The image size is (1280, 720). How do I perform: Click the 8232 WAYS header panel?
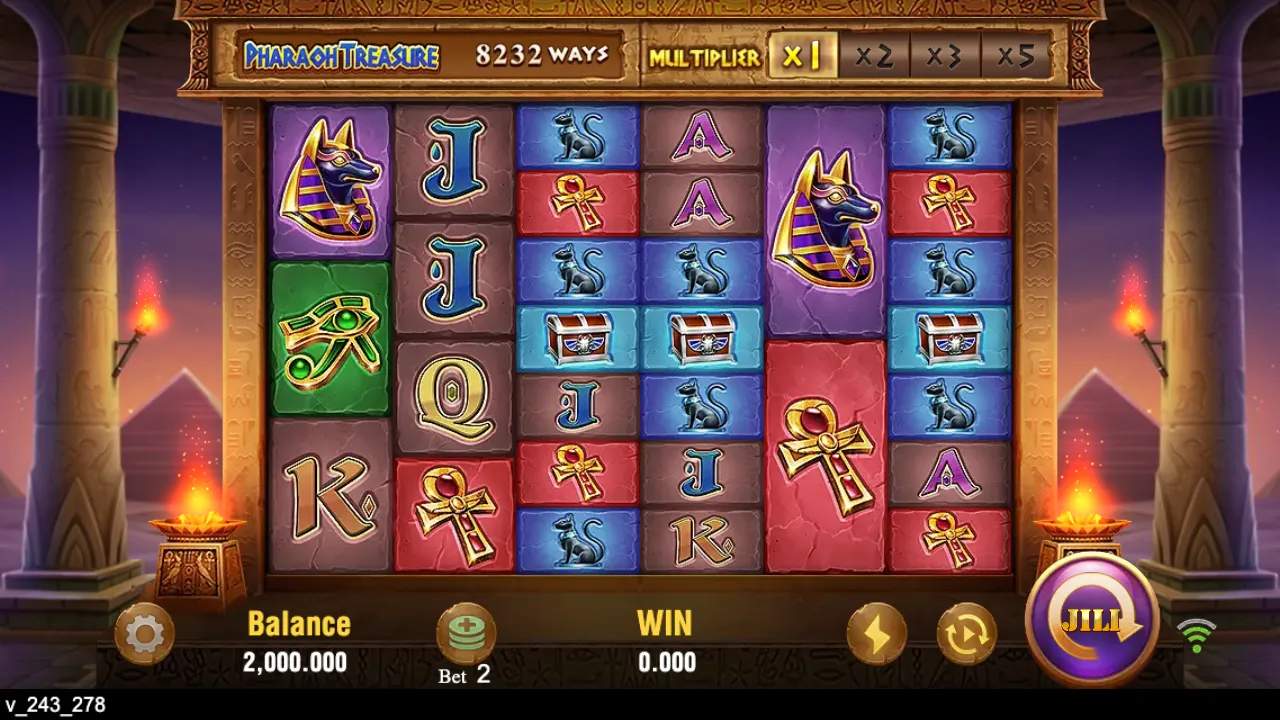click(x=545, y=55)
